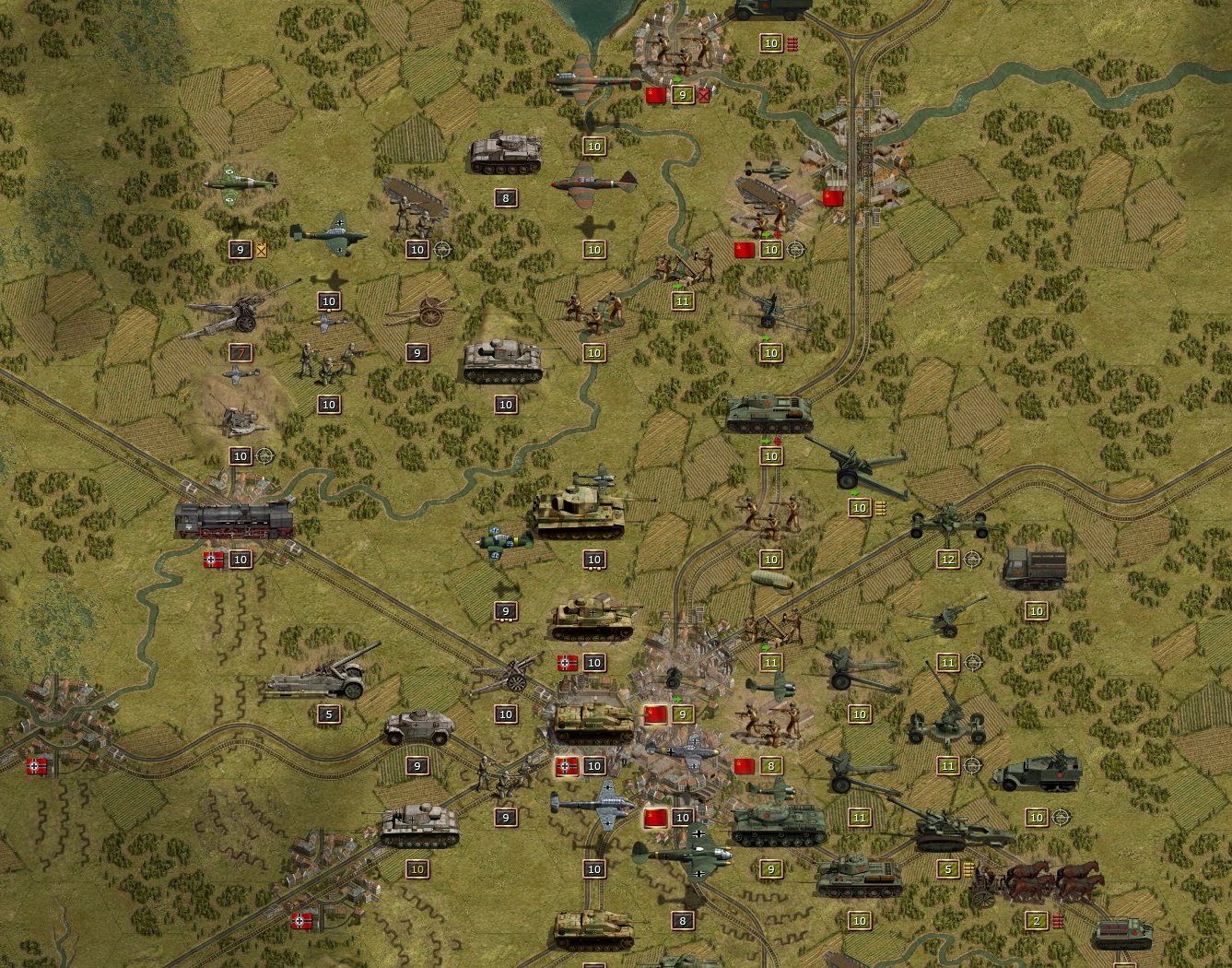Click the German cross flag on the armored train badge

coord(212,559)
